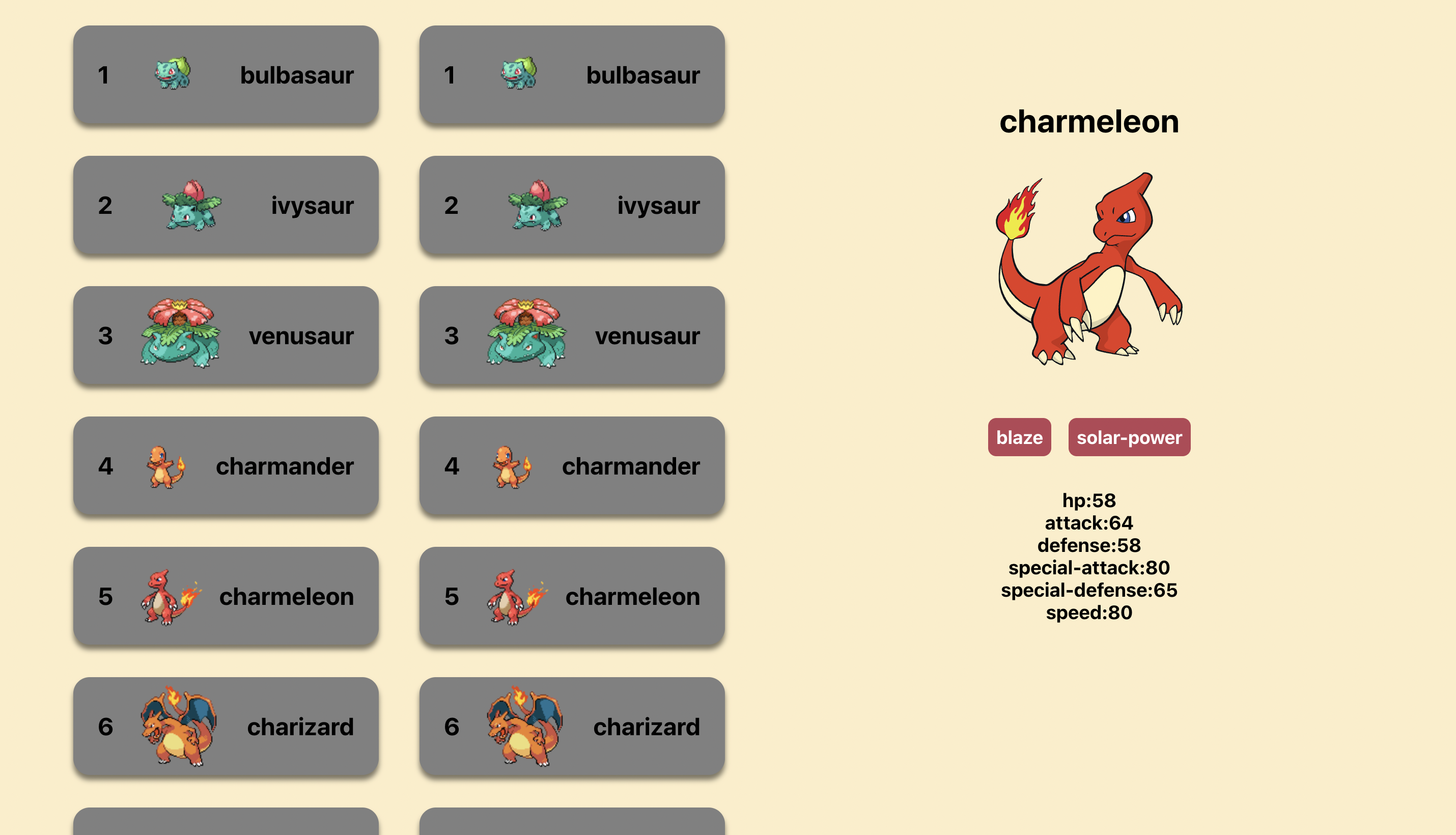
Task: Click the charizard sprite in the right column
Action: [521, 726]
